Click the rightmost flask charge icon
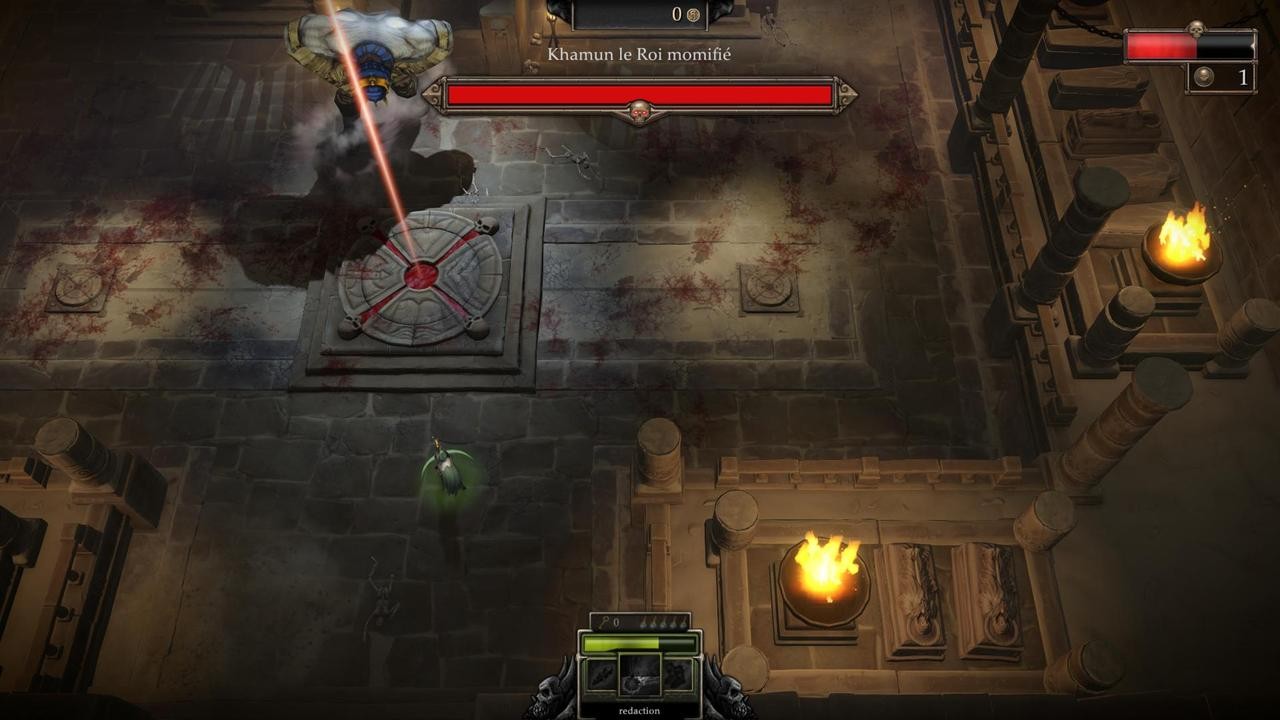 point(683,622)
